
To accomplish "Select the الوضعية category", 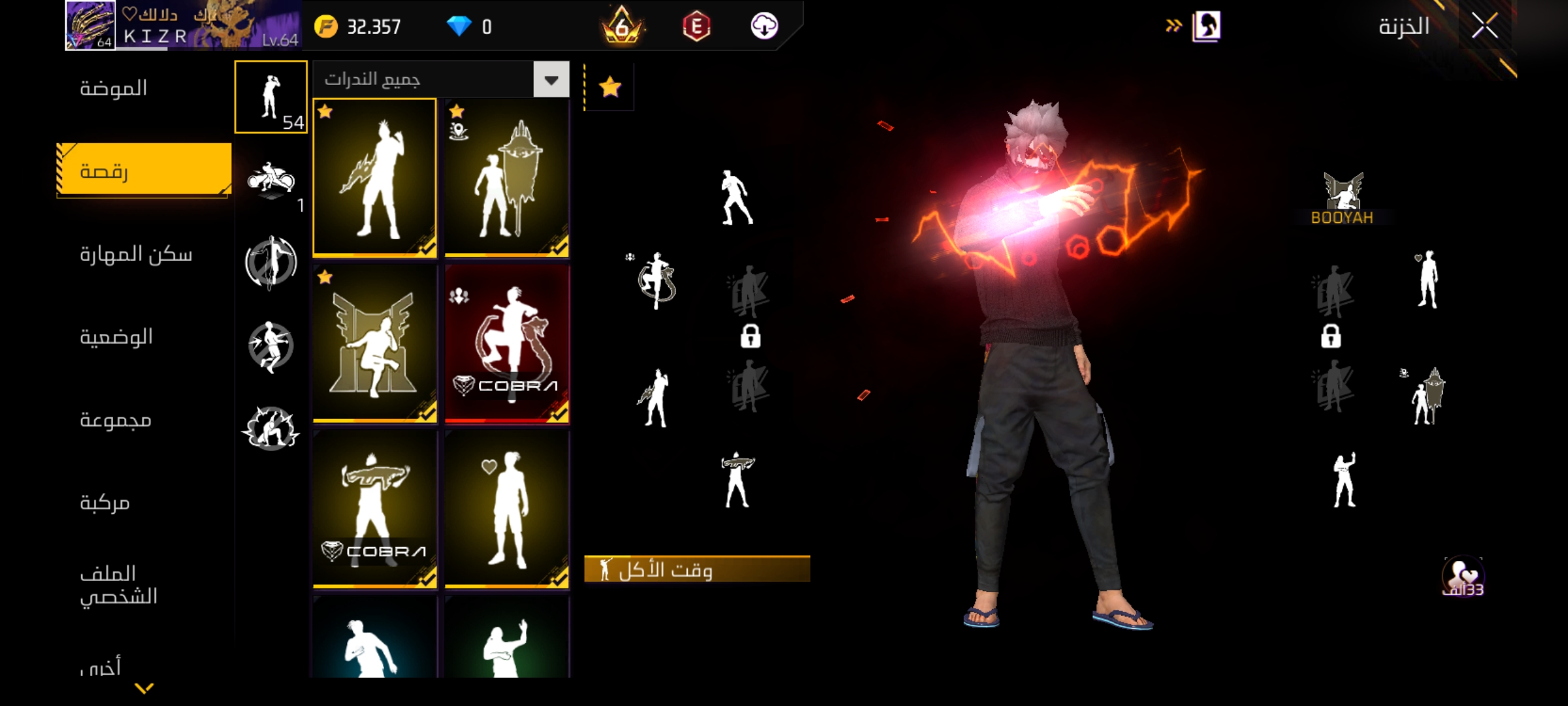I will point(116,337).
